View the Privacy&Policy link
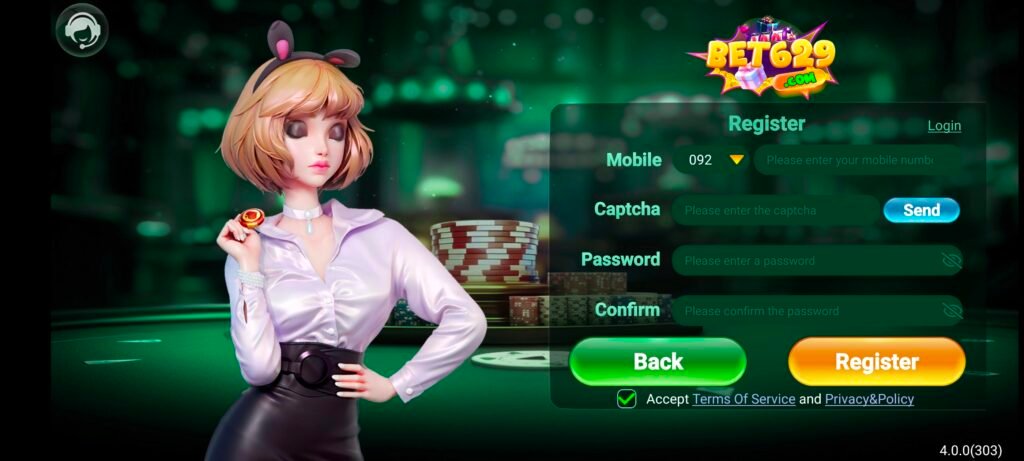The height and width of the screenshot is (461, 1024). click(869, 399)
